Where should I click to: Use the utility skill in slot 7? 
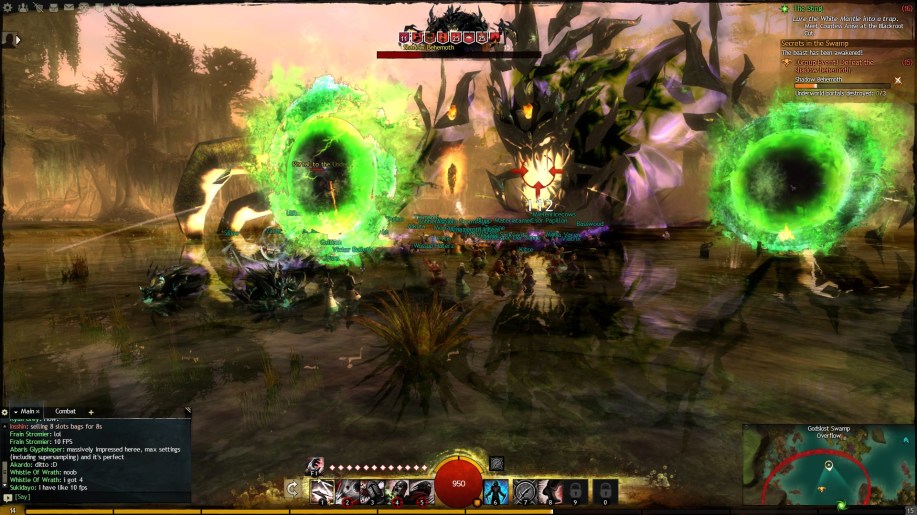[524, 491]
